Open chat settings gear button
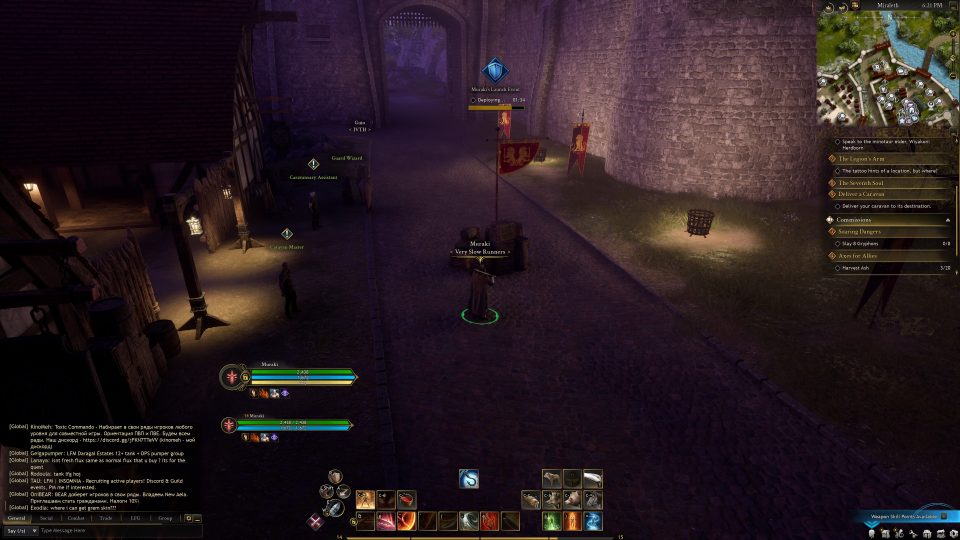The image size is (960, 540). click(x=188, y=518)
